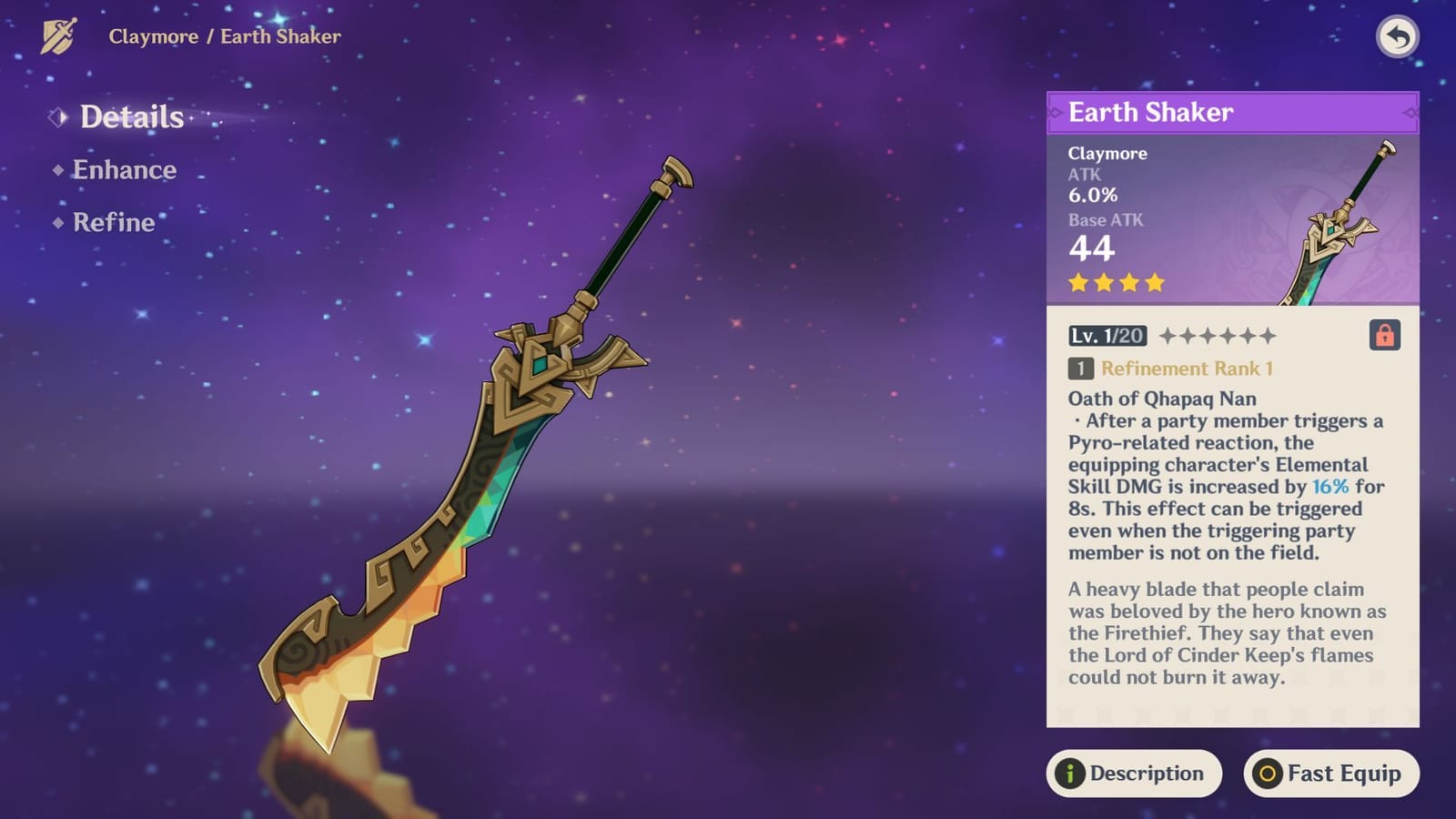Click the highlighted 16% value
This screenshot has height=819, width=1456.
pos(1329,486)
